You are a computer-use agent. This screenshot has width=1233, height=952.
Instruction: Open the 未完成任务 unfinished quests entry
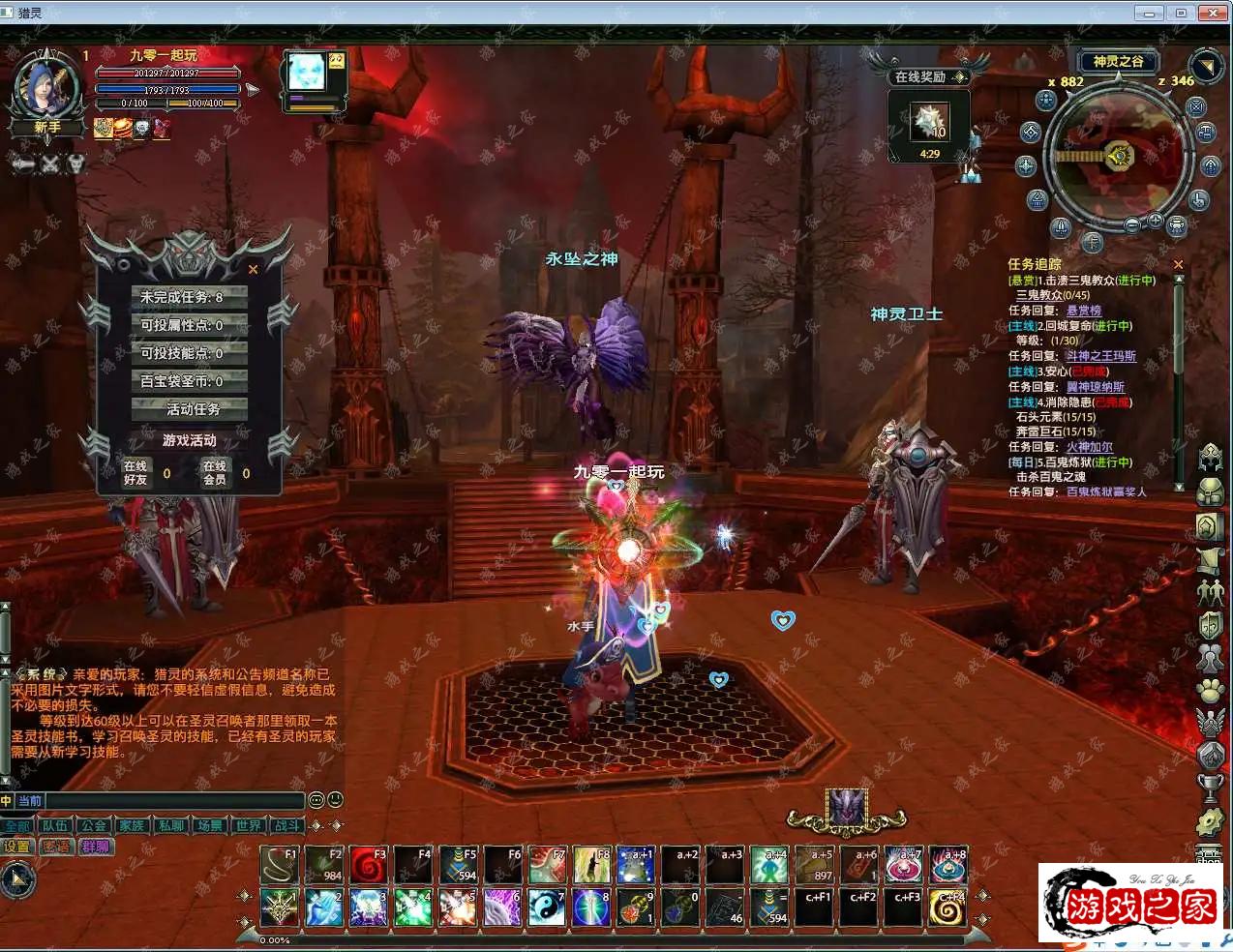189,297
